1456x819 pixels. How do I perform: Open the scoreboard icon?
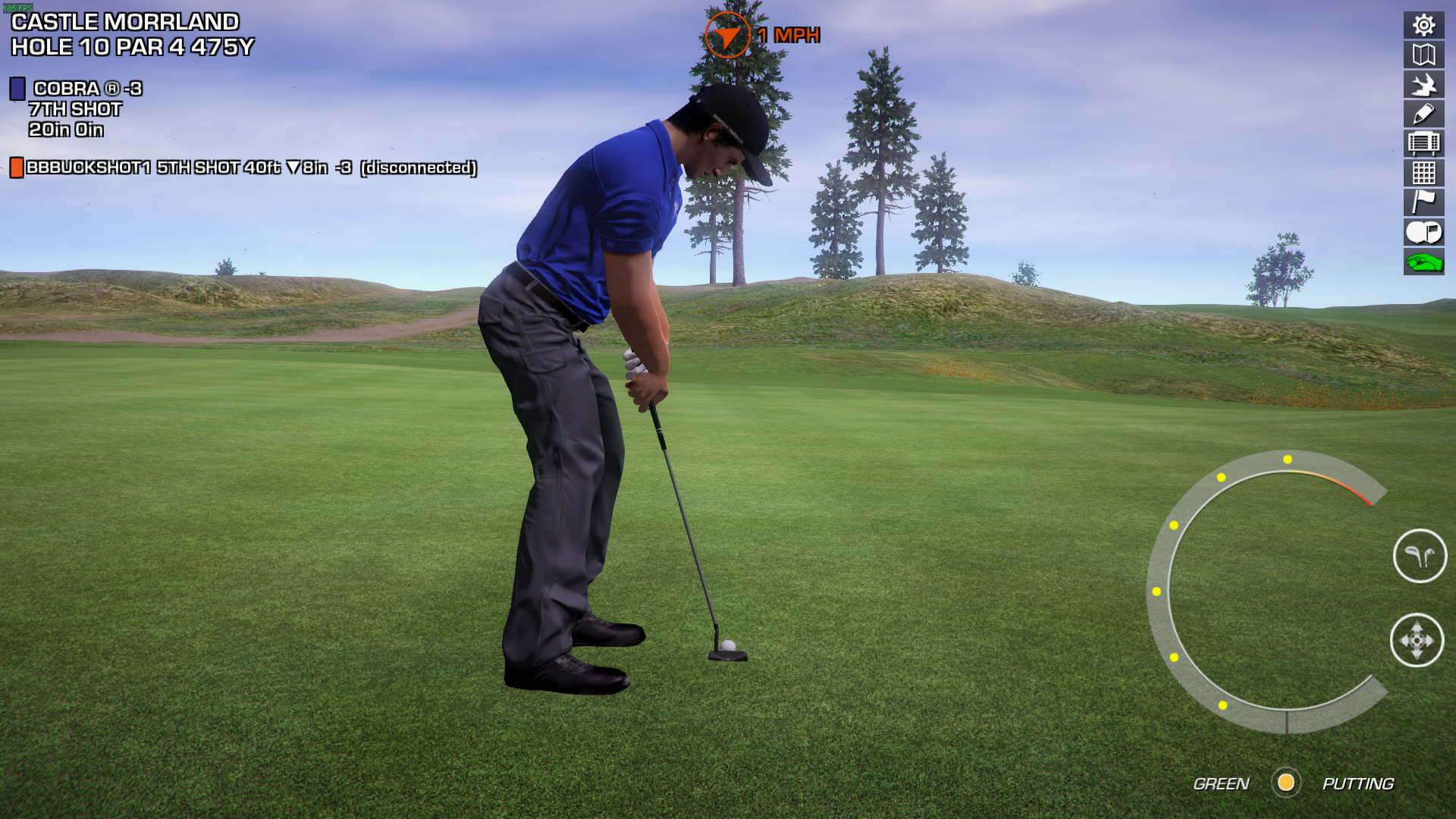click(1423, 143)
